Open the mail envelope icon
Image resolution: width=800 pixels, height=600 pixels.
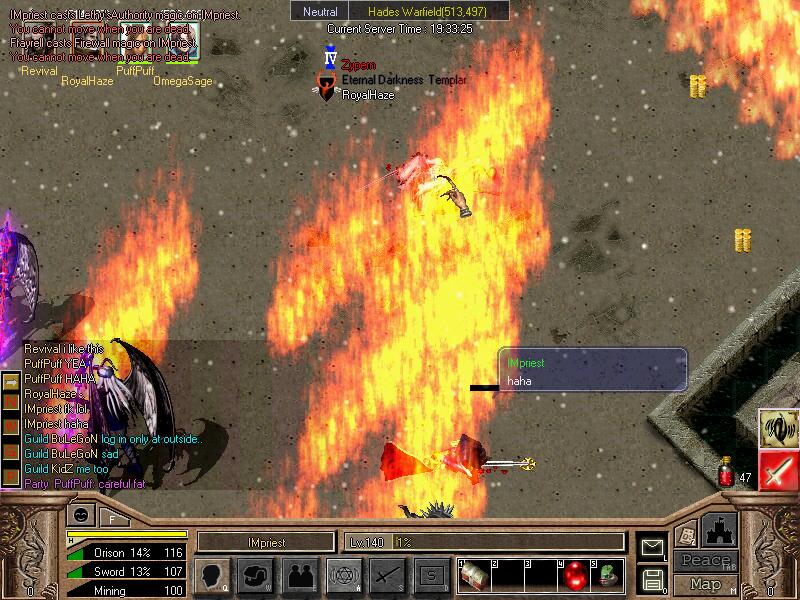pyautogui.click(x=653, y=546)
